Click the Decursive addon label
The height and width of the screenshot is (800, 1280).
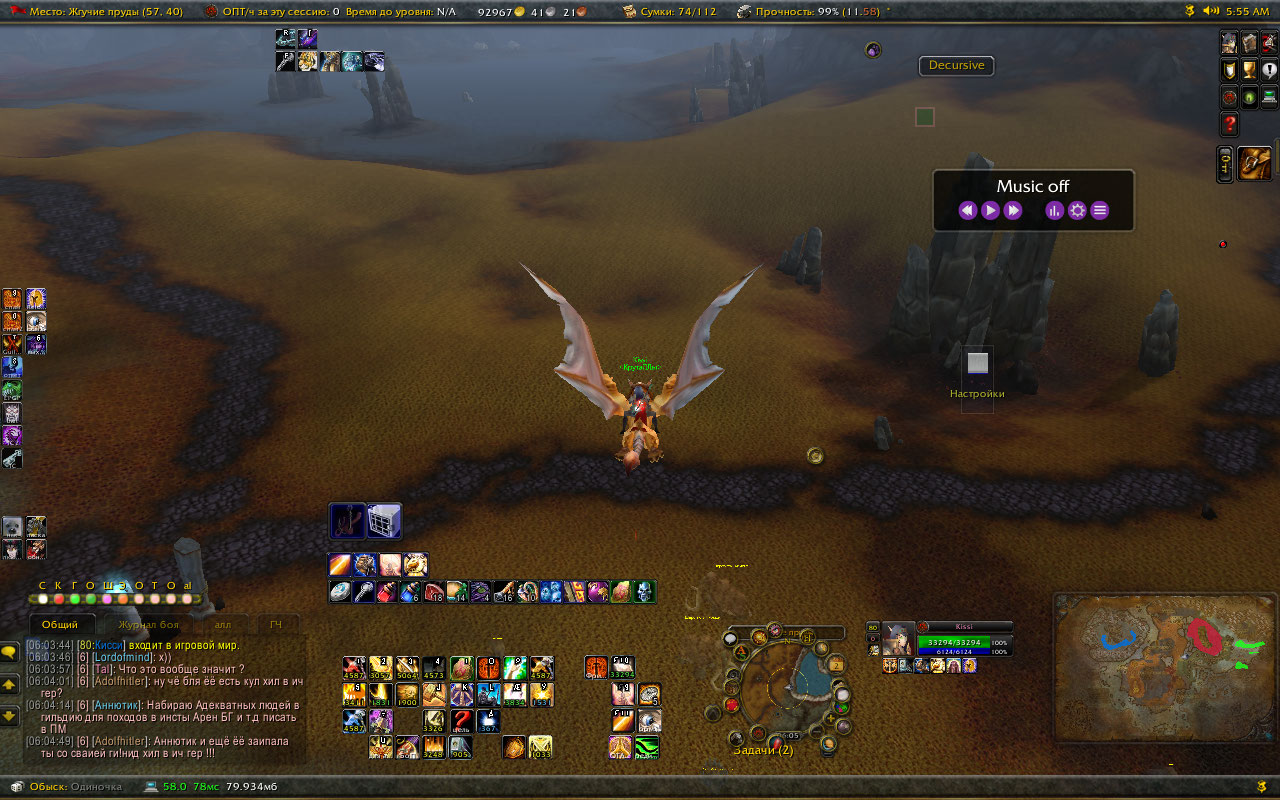point(956,65)
